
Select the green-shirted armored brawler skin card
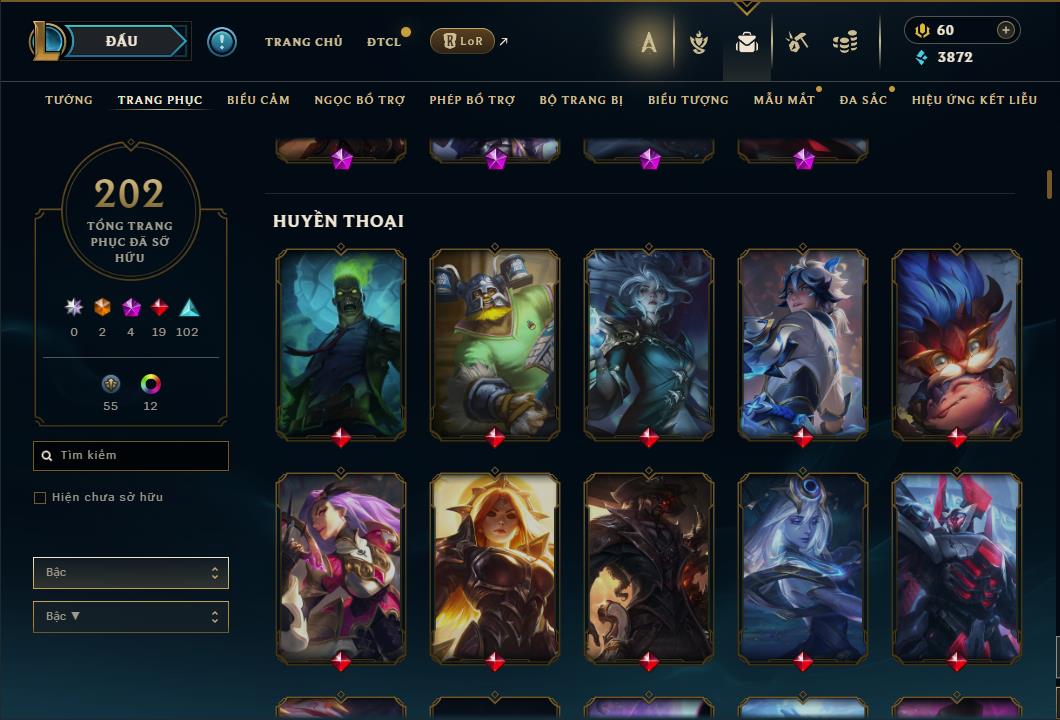495,343
